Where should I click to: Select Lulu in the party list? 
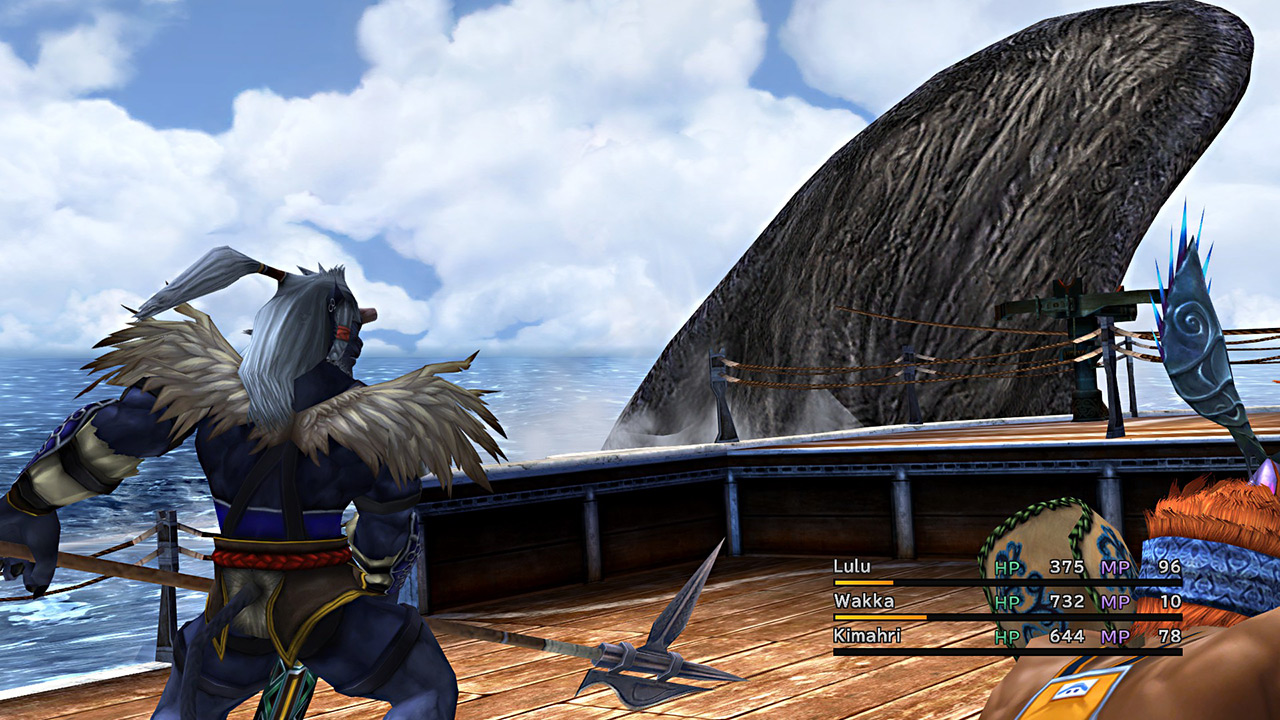coord(851,567)
